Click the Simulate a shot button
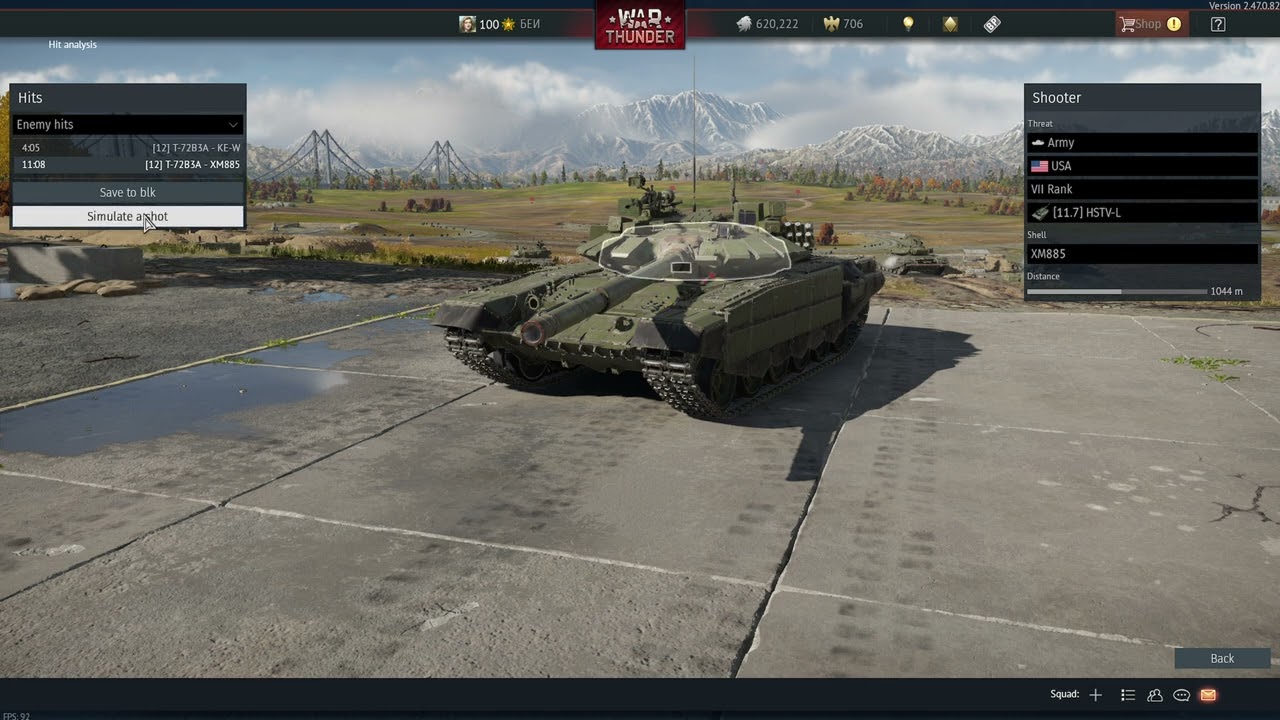 pos(127,216)
